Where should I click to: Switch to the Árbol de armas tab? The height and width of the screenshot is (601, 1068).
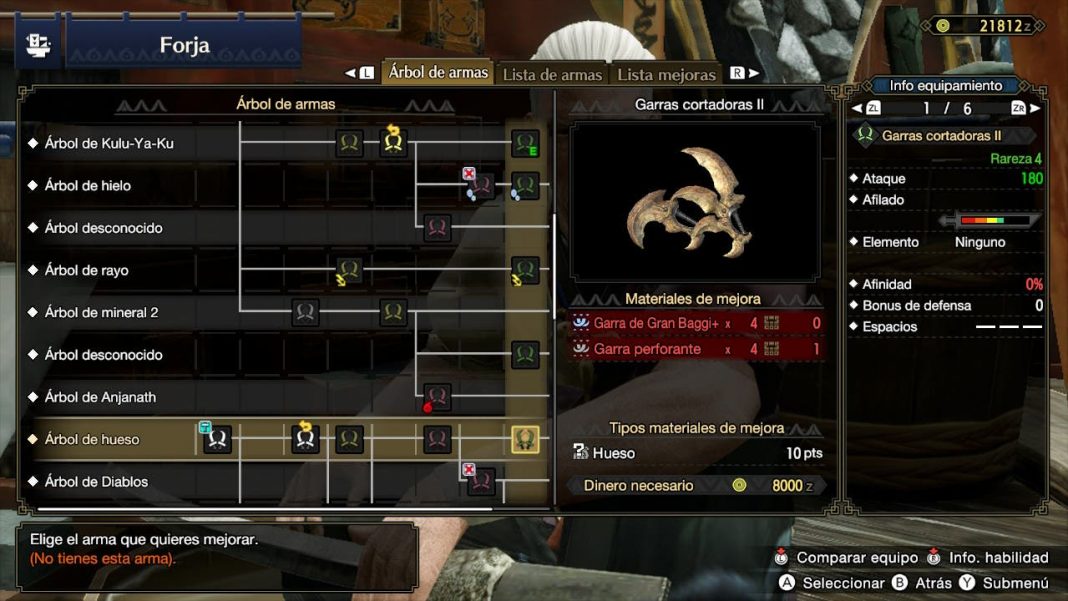coord(438,73)
